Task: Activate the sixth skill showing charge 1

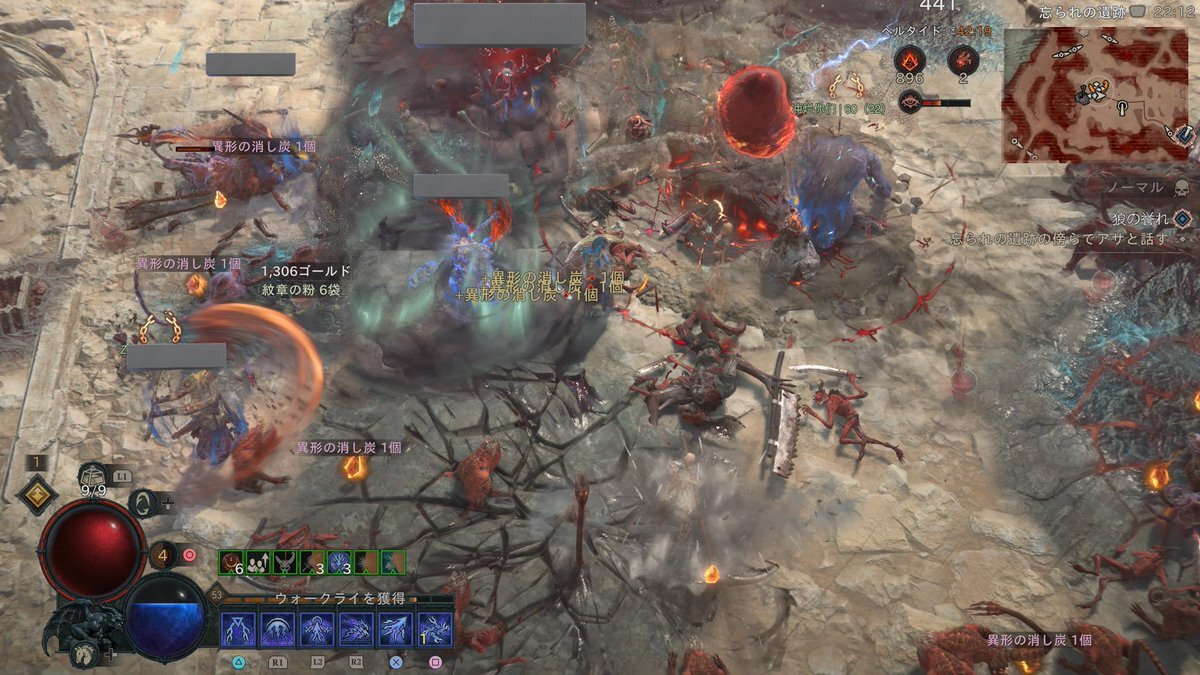Action: 435,630
